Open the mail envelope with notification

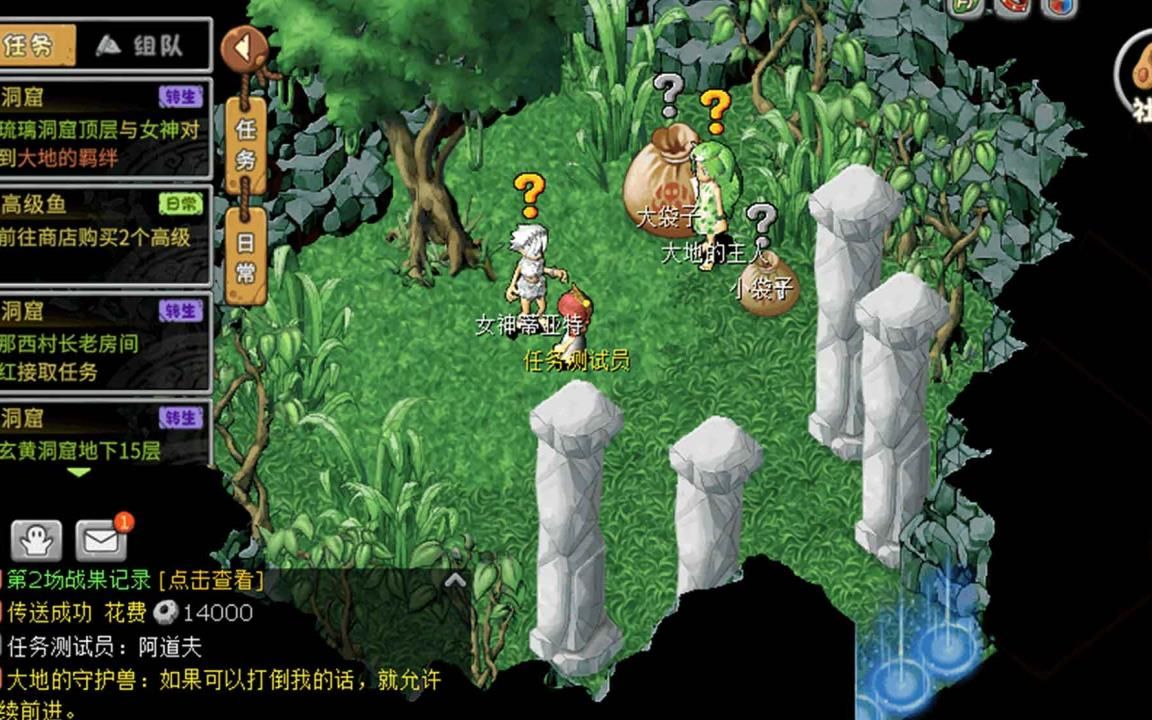(x=100, y=541)
